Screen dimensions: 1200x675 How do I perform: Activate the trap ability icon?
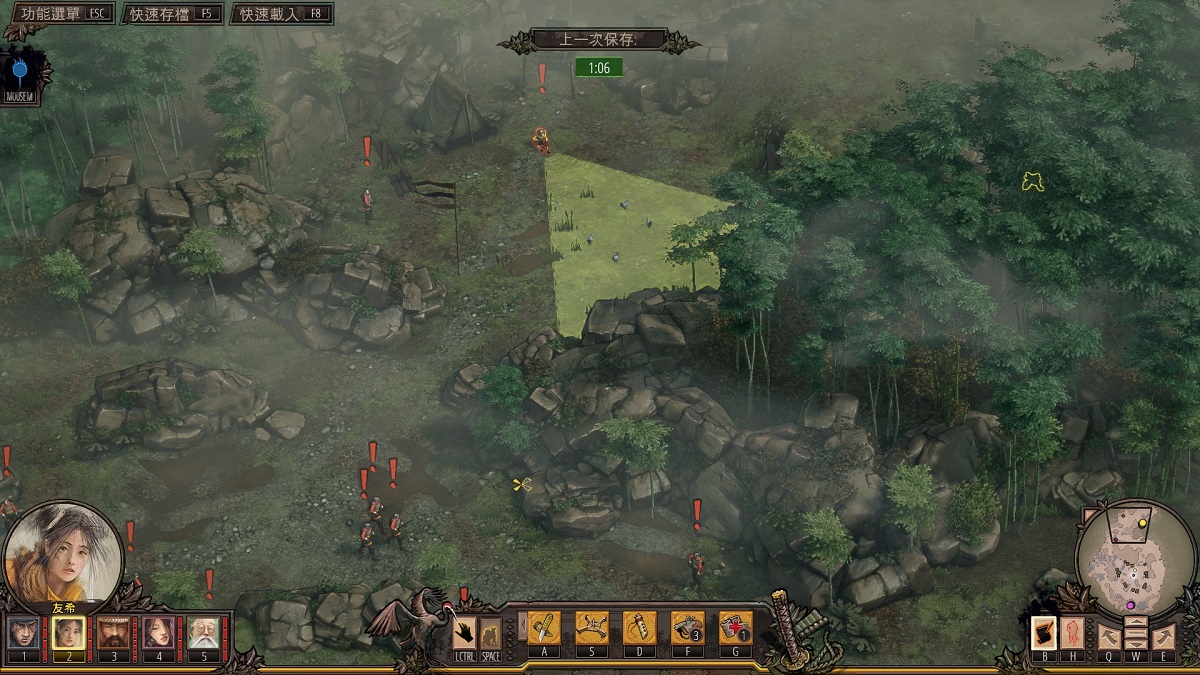tap(592, 627)
